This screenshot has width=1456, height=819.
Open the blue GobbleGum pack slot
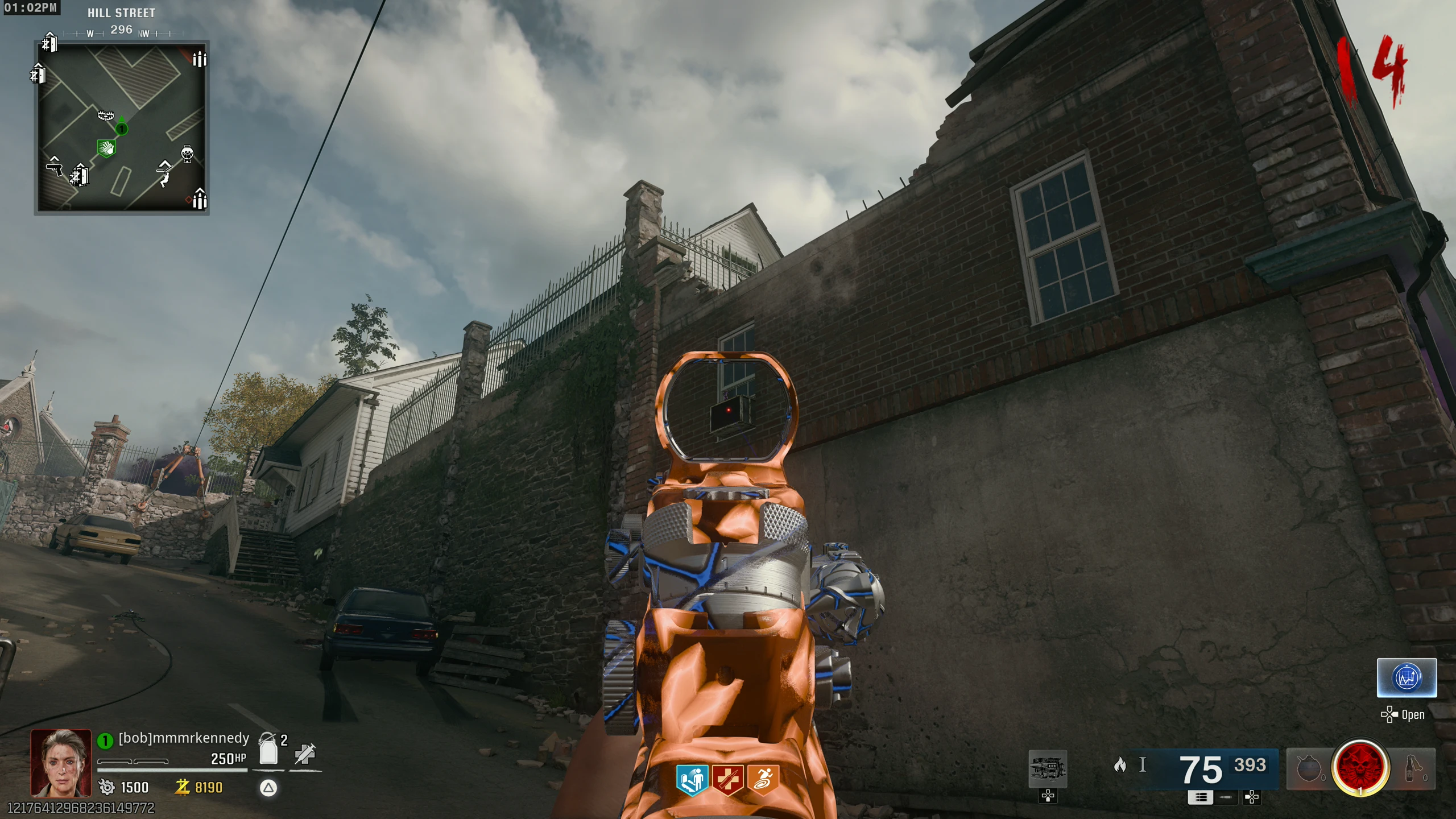click(1407, 677)
